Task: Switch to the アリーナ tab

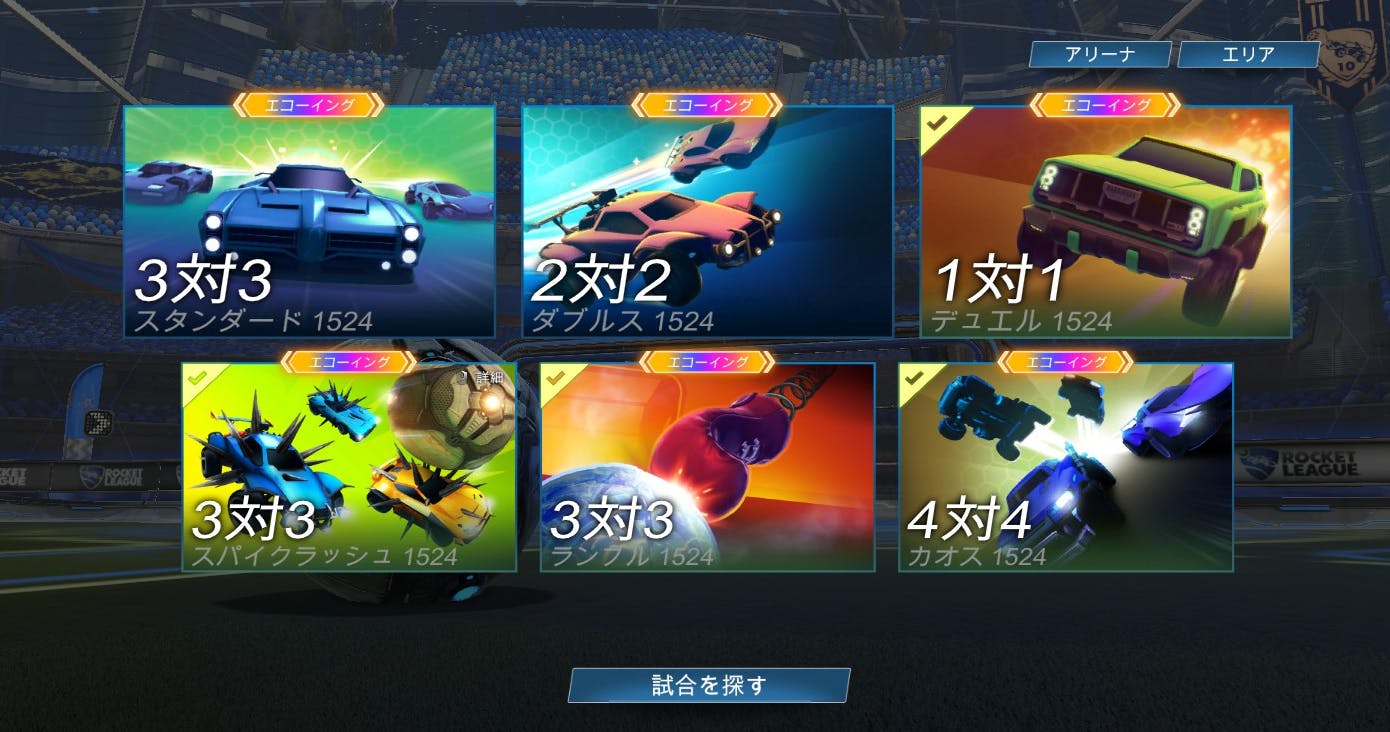Action: click(x=1102, y=55)
